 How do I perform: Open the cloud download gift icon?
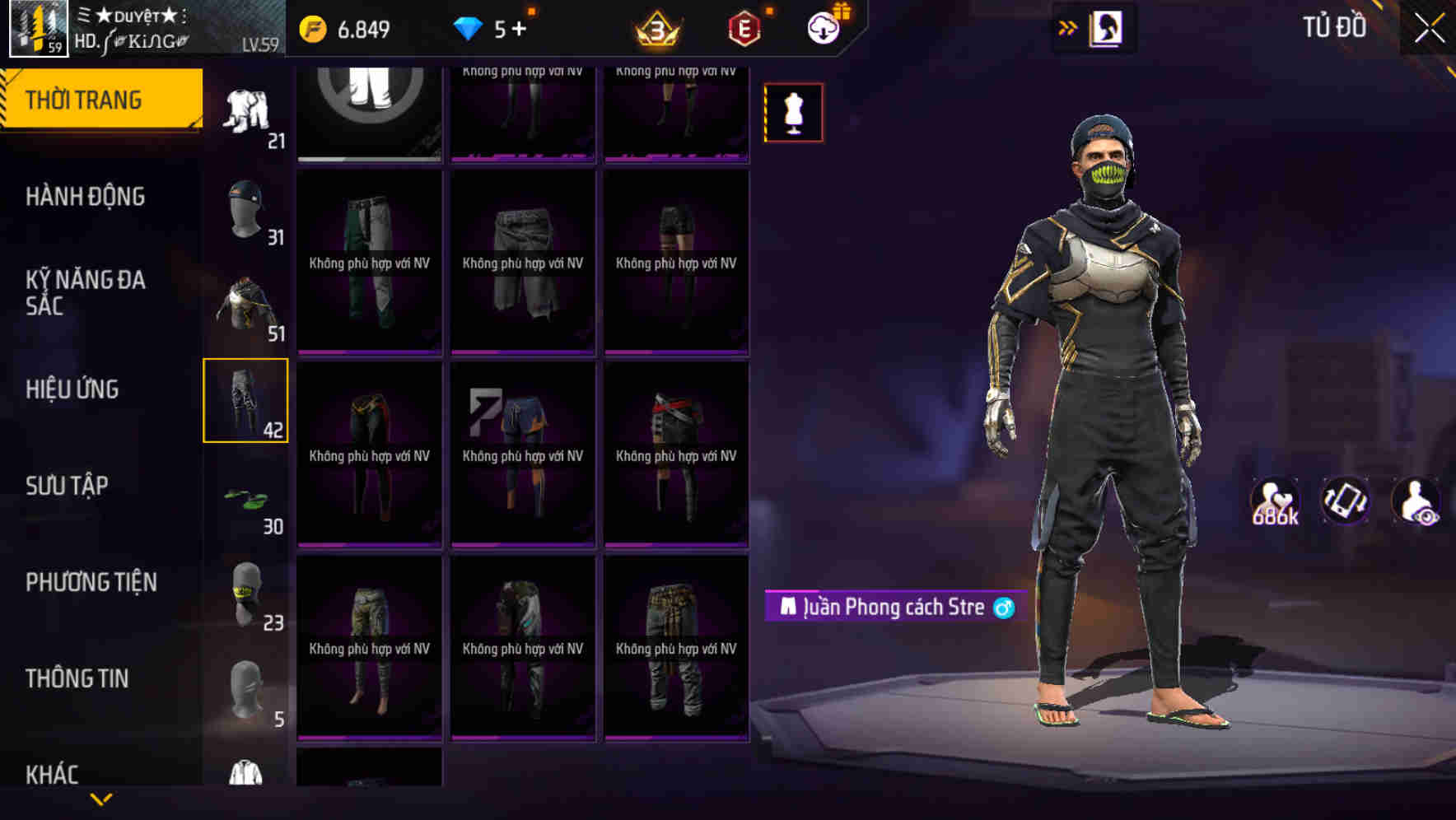(x=826, y=25)
